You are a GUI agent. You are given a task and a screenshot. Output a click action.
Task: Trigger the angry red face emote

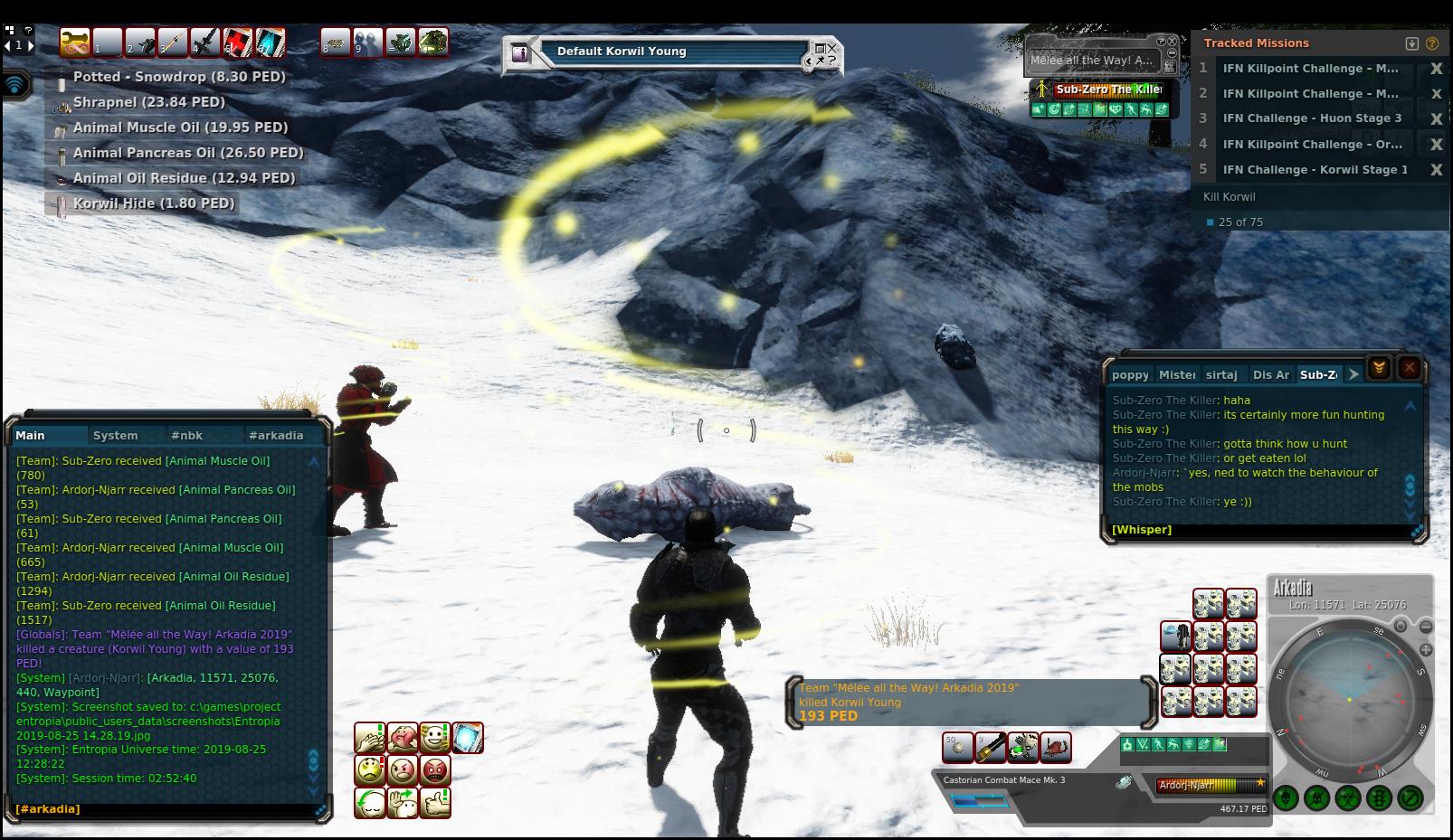pos(435,770)
